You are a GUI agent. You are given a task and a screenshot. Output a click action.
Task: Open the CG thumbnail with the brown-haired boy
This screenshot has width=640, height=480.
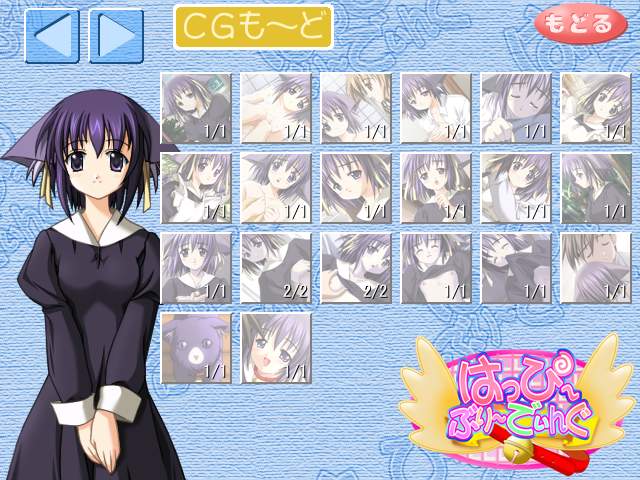pos(596,267)
